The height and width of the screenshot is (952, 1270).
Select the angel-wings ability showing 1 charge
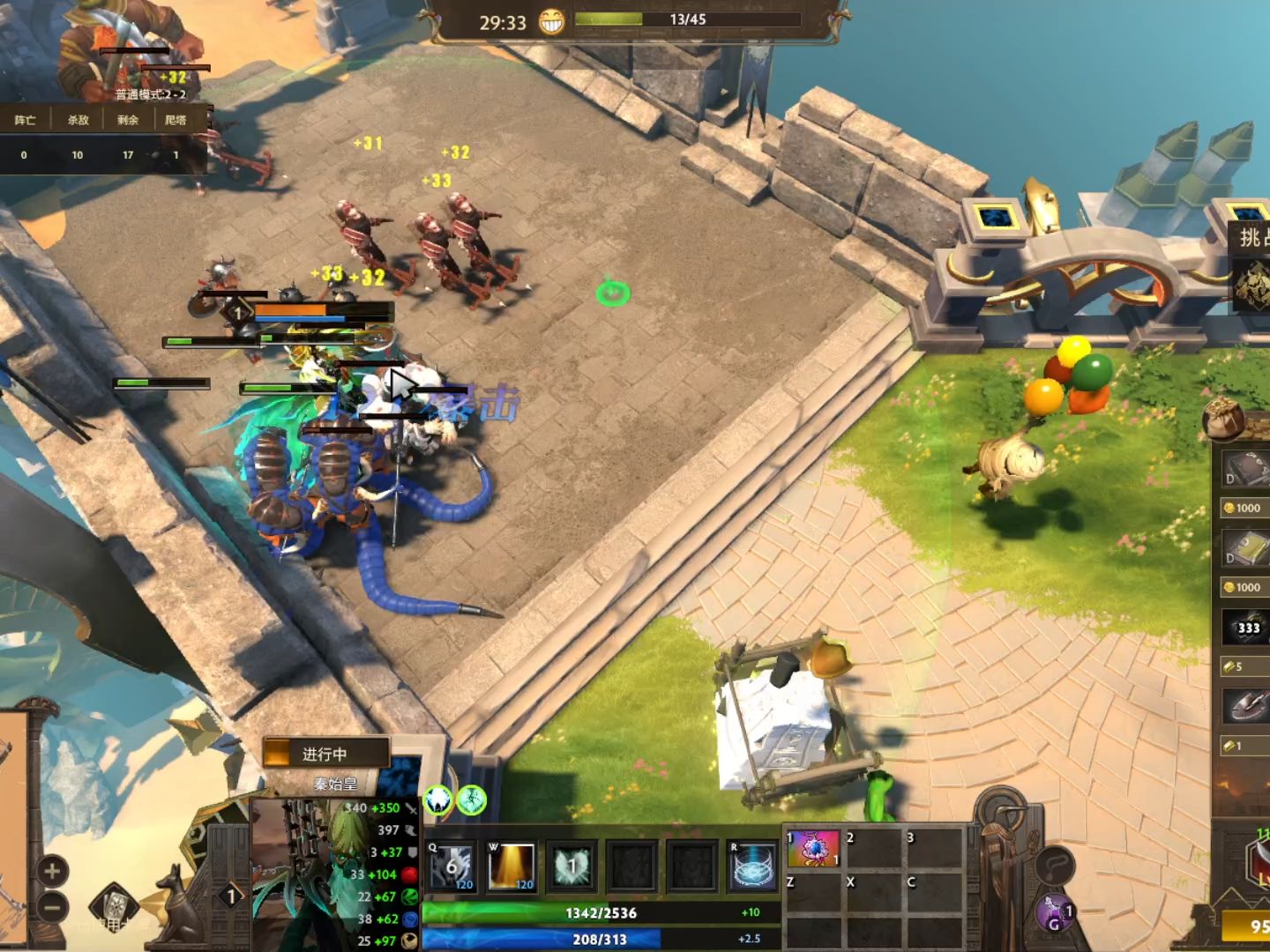[x=571, y=864]
